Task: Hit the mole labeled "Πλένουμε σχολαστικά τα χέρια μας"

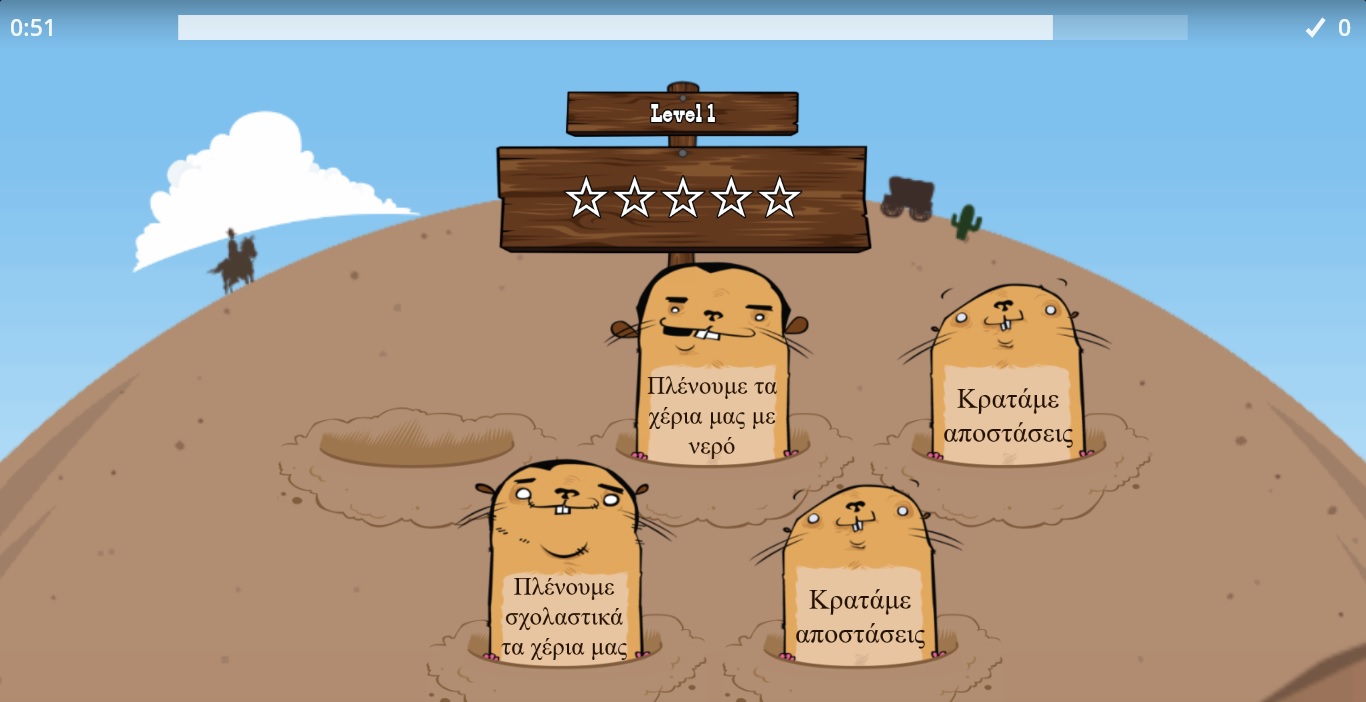Action: tap(564, 580)
